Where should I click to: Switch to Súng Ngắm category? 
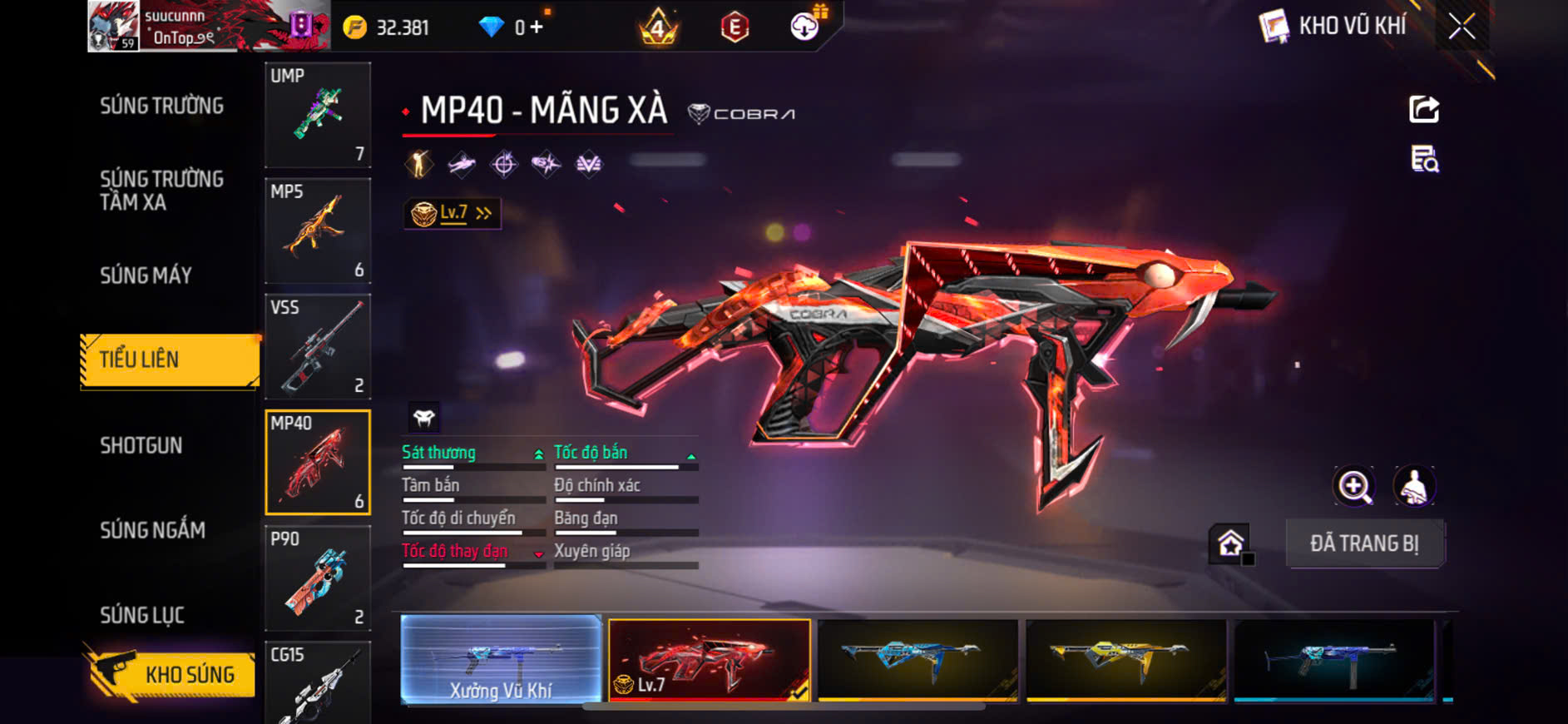pos(153,530)
